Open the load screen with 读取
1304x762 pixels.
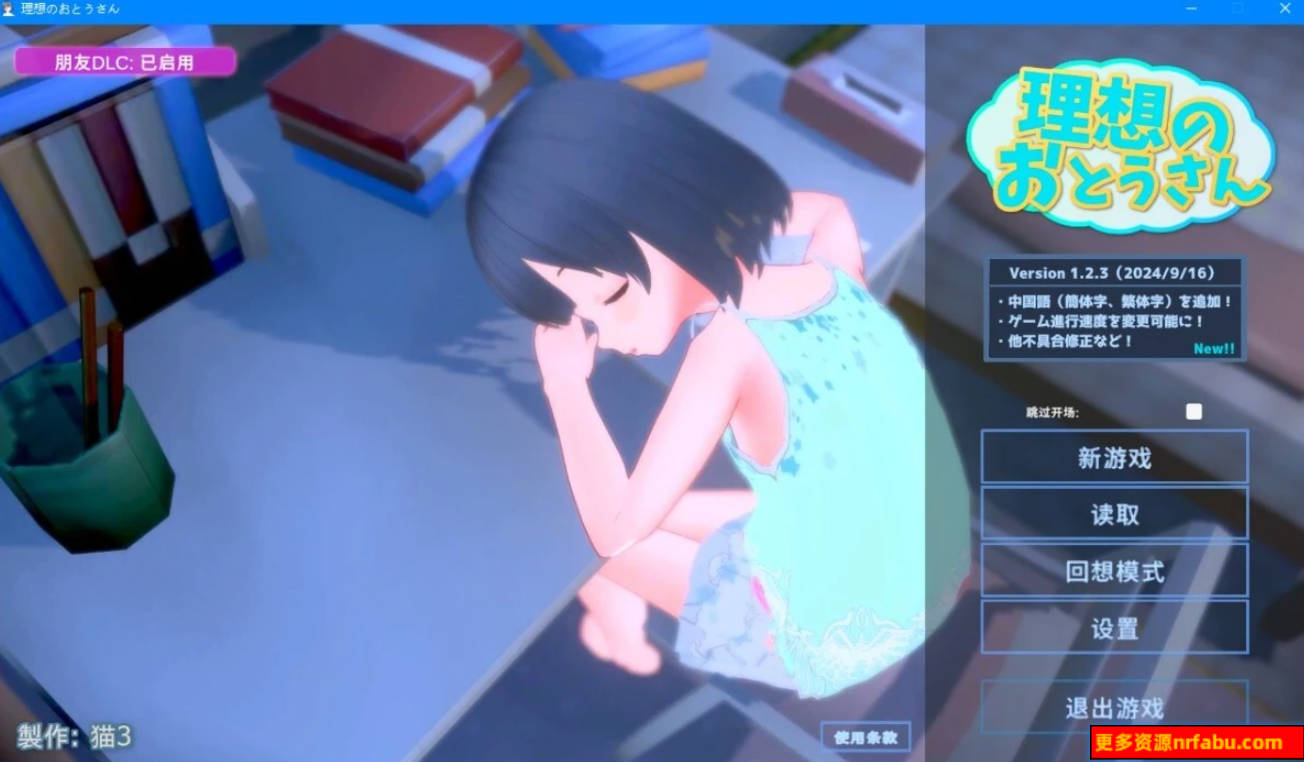[1114, 513]
